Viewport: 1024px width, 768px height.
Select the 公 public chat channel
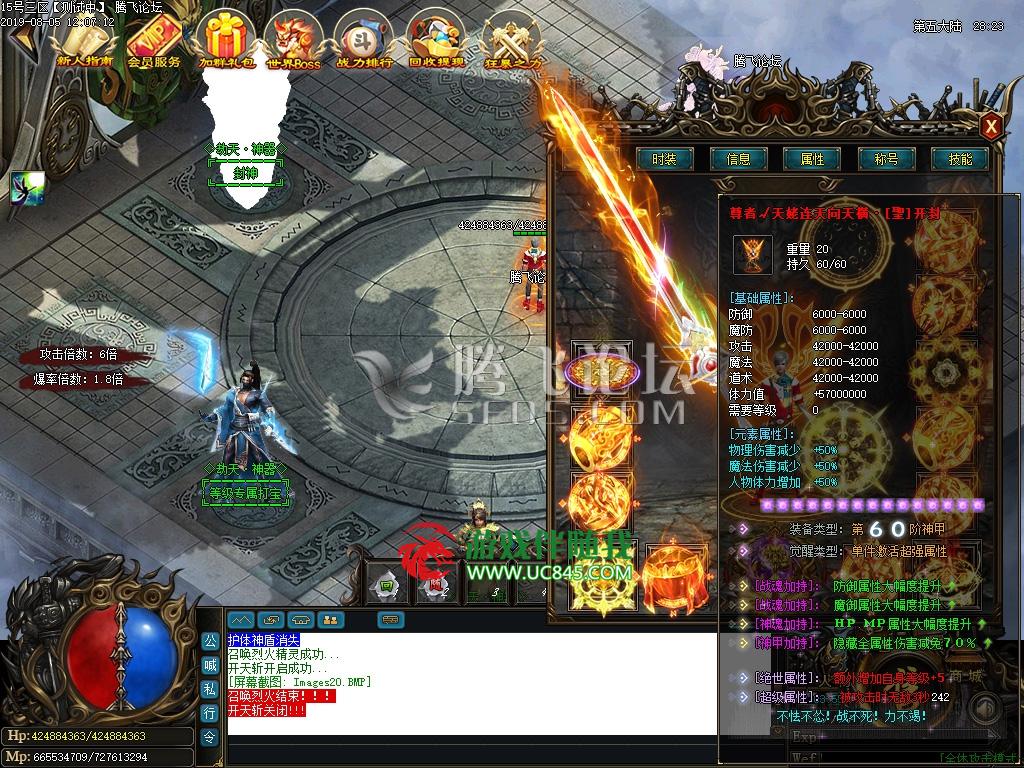click(210, 640)
